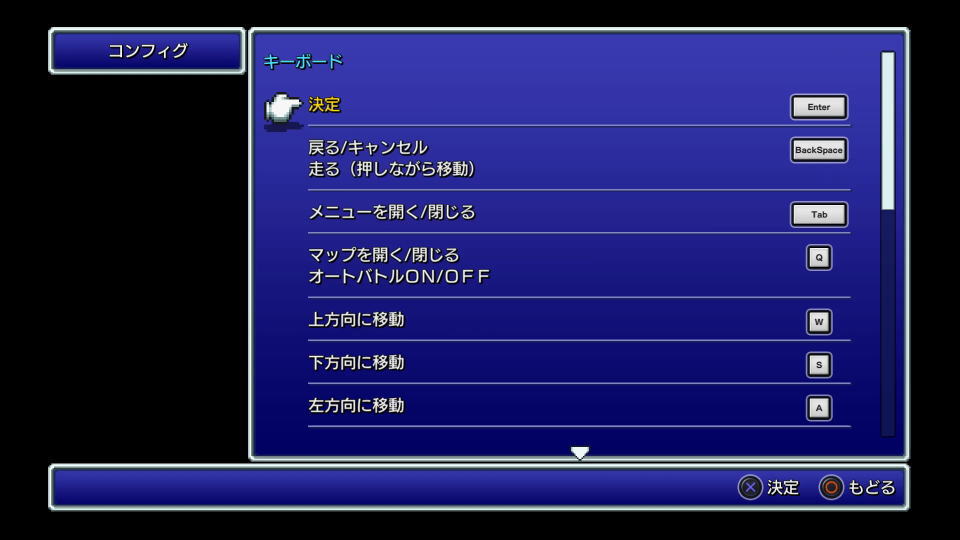Click the white down arrow below the list
This screenshot has height=540, width=960.
pyautogui.click(x=580, y=453)
